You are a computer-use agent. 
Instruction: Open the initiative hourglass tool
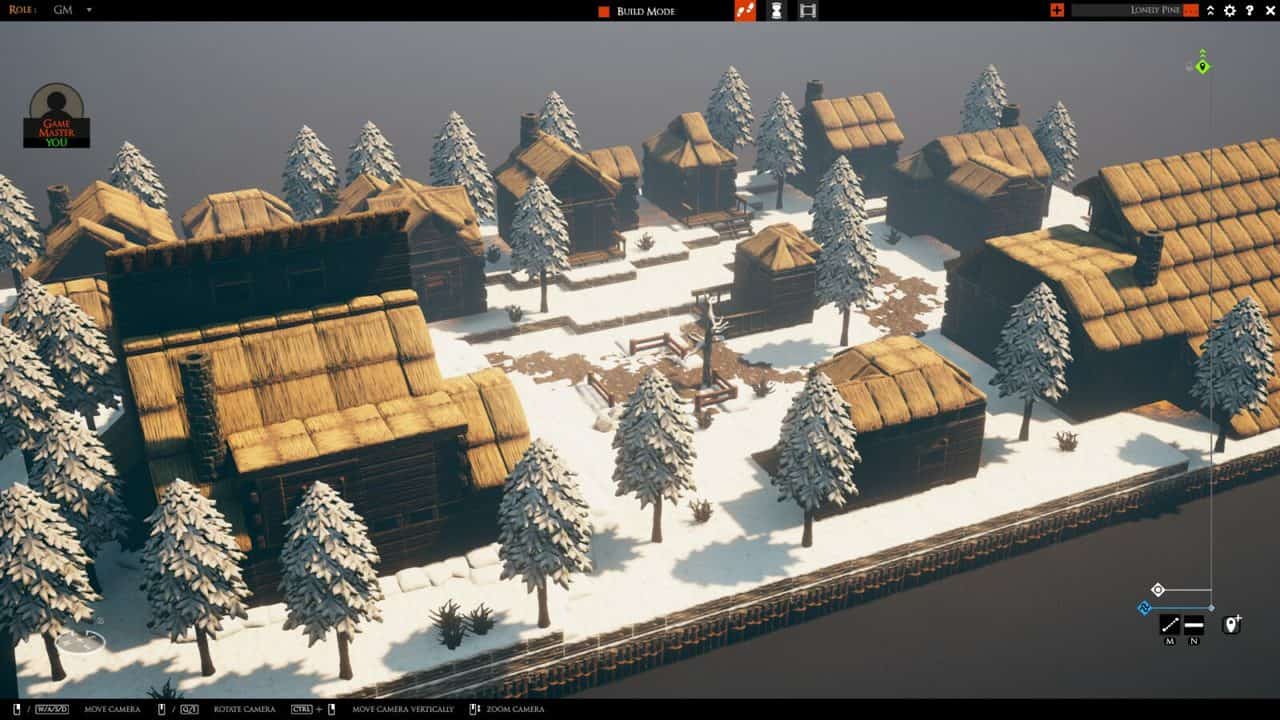(x=776, y=11)
